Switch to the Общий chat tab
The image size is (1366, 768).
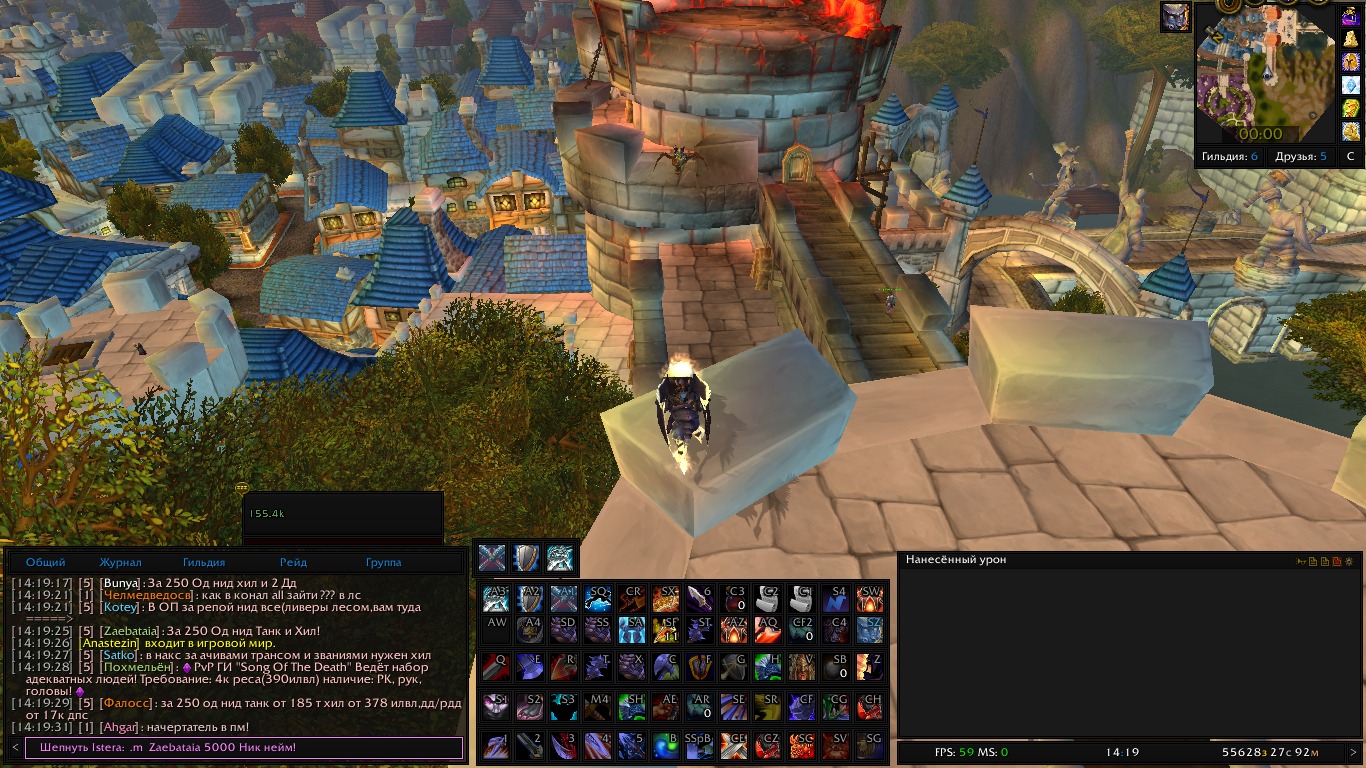pyautogui.click(x=46, y=562)
